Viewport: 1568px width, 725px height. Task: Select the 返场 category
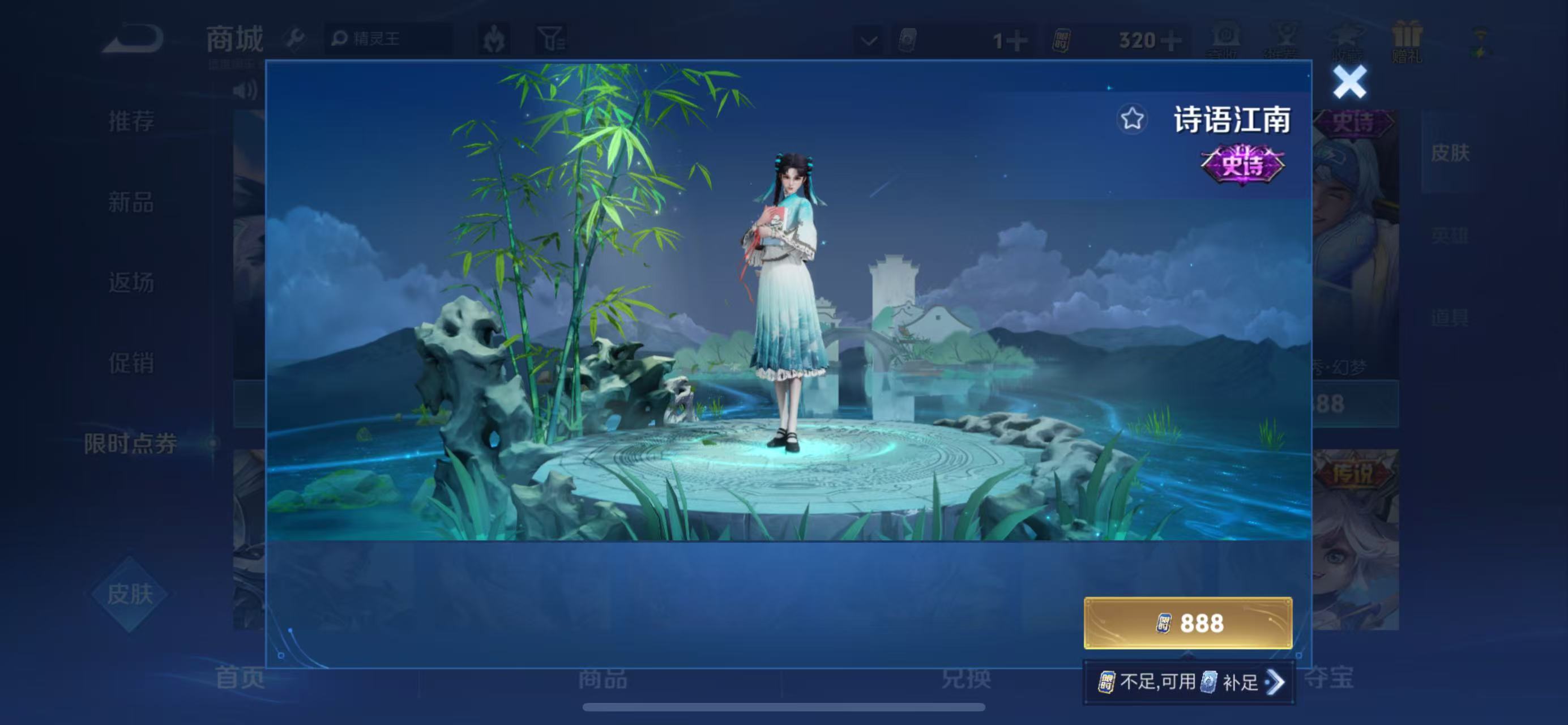(131, 283)
